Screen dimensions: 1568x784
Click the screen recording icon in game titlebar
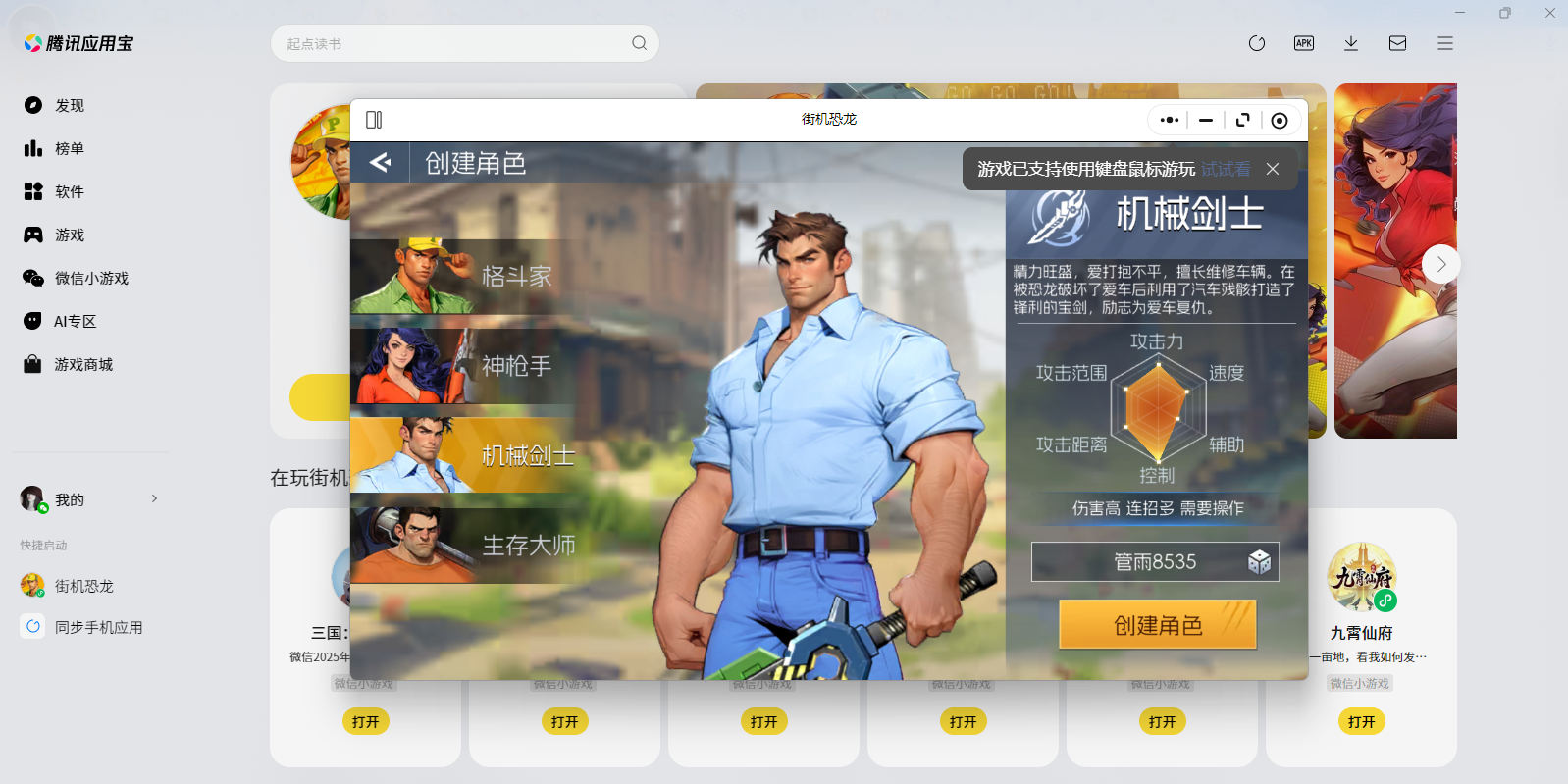coord(1279,119)
